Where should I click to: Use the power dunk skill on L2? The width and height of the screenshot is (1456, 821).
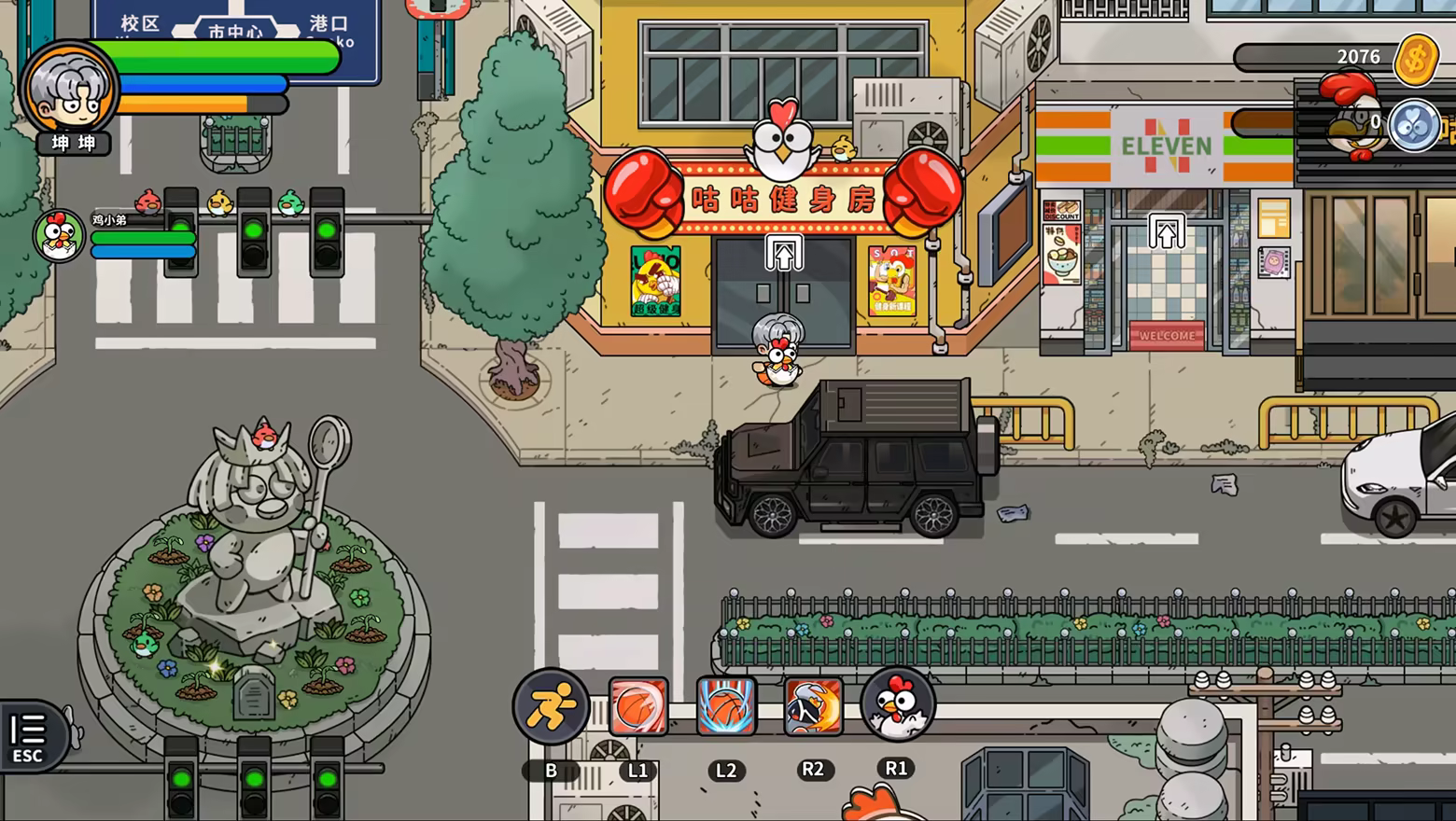(x=725, y=707)
